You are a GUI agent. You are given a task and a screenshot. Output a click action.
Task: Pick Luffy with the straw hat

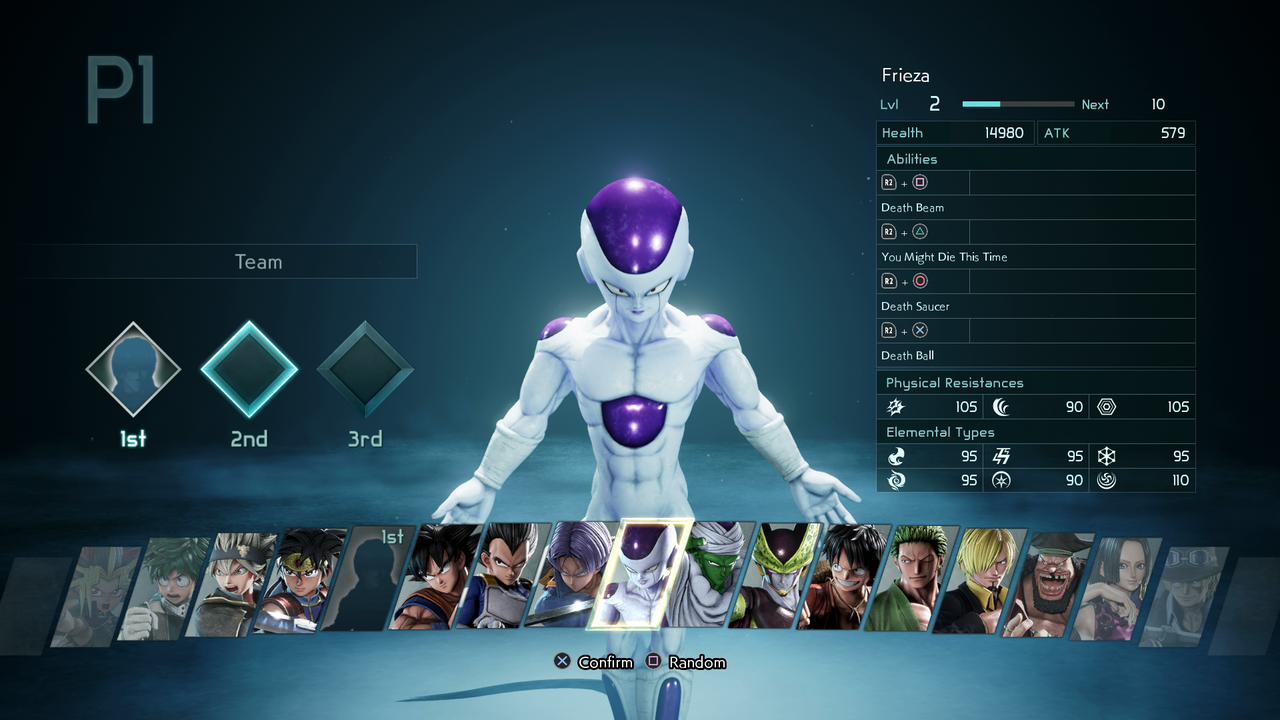(840, 578)
